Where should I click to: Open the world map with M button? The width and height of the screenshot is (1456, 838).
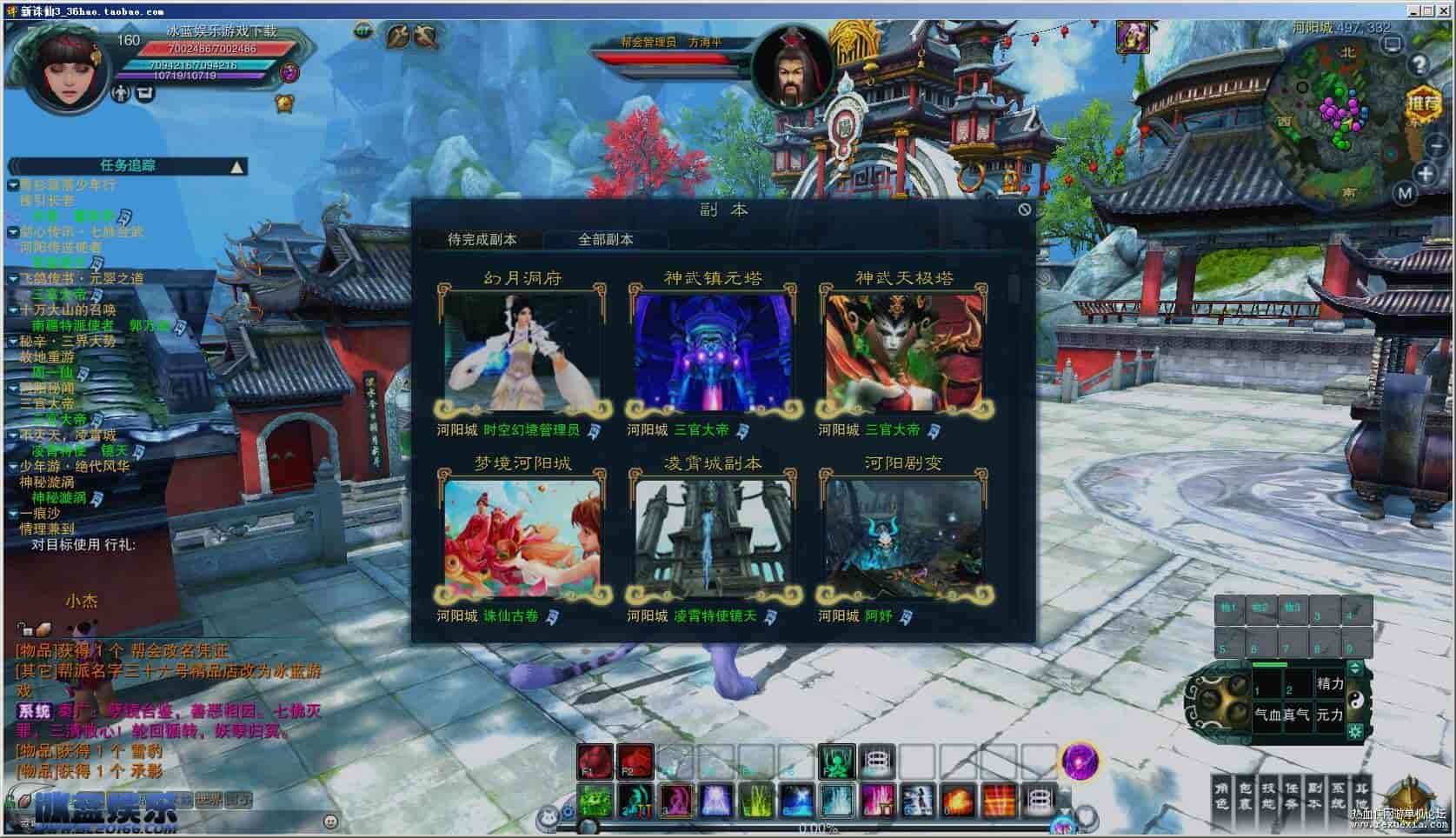pyautogui.click(x=1406, y=194)
